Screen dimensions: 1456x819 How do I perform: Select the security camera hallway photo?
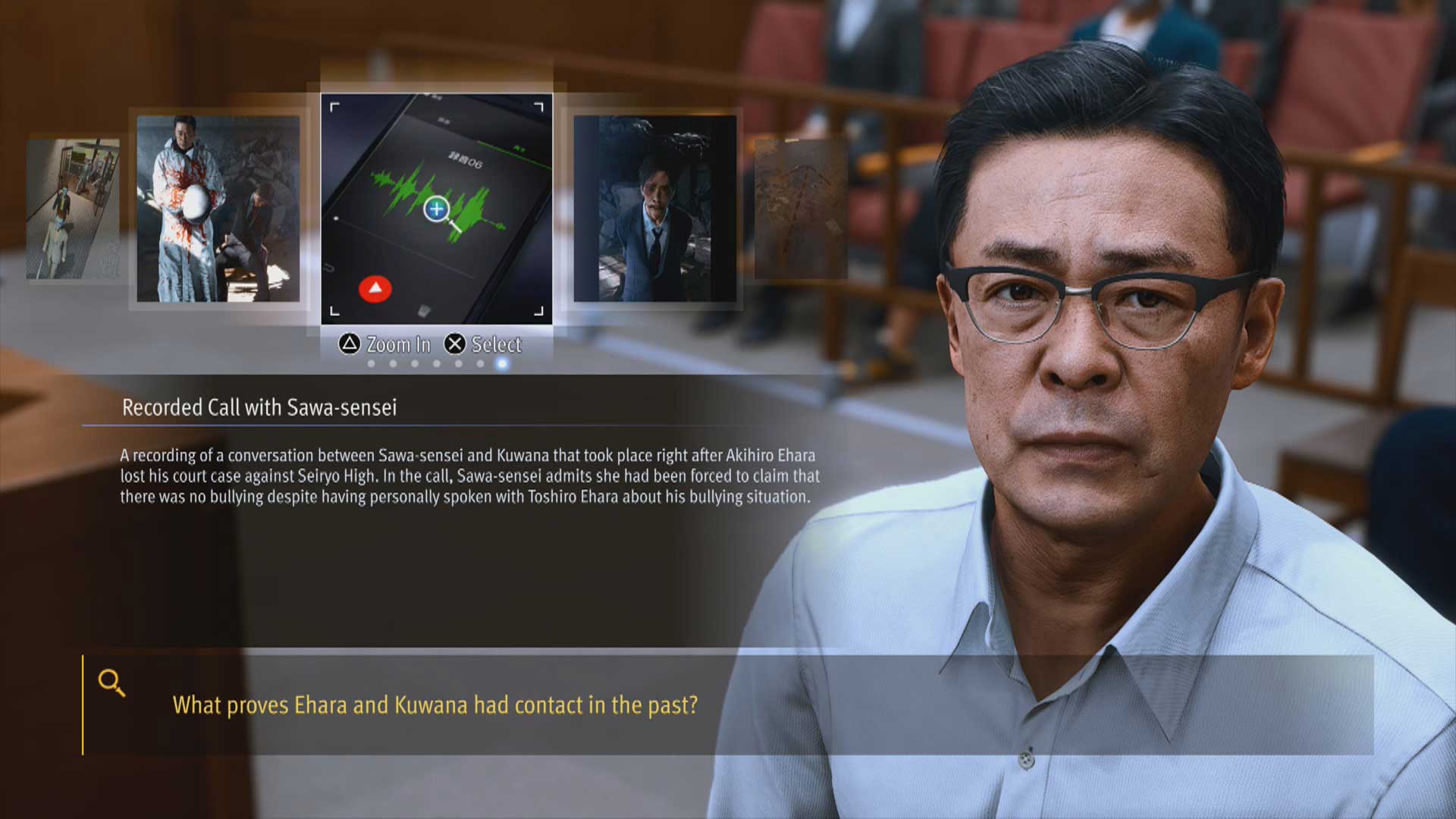pyautogui.click(x=73, y=209)
